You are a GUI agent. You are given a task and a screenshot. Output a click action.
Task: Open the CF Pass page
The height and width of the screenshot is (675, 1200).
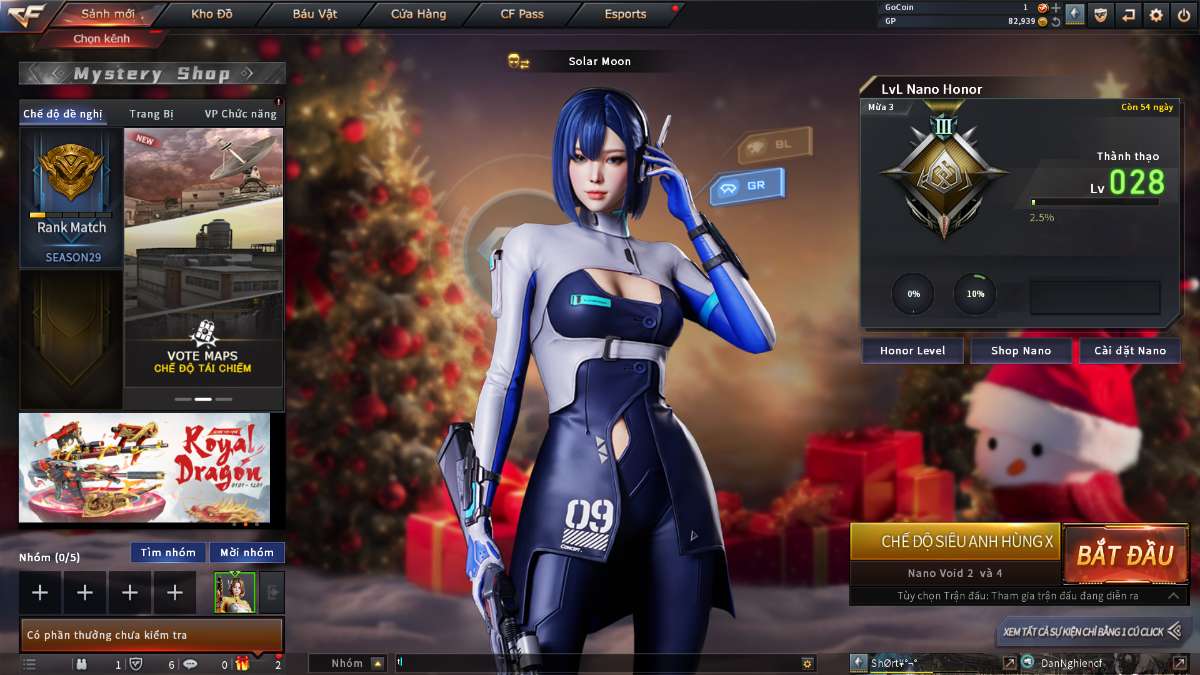(x=522, y=14)
